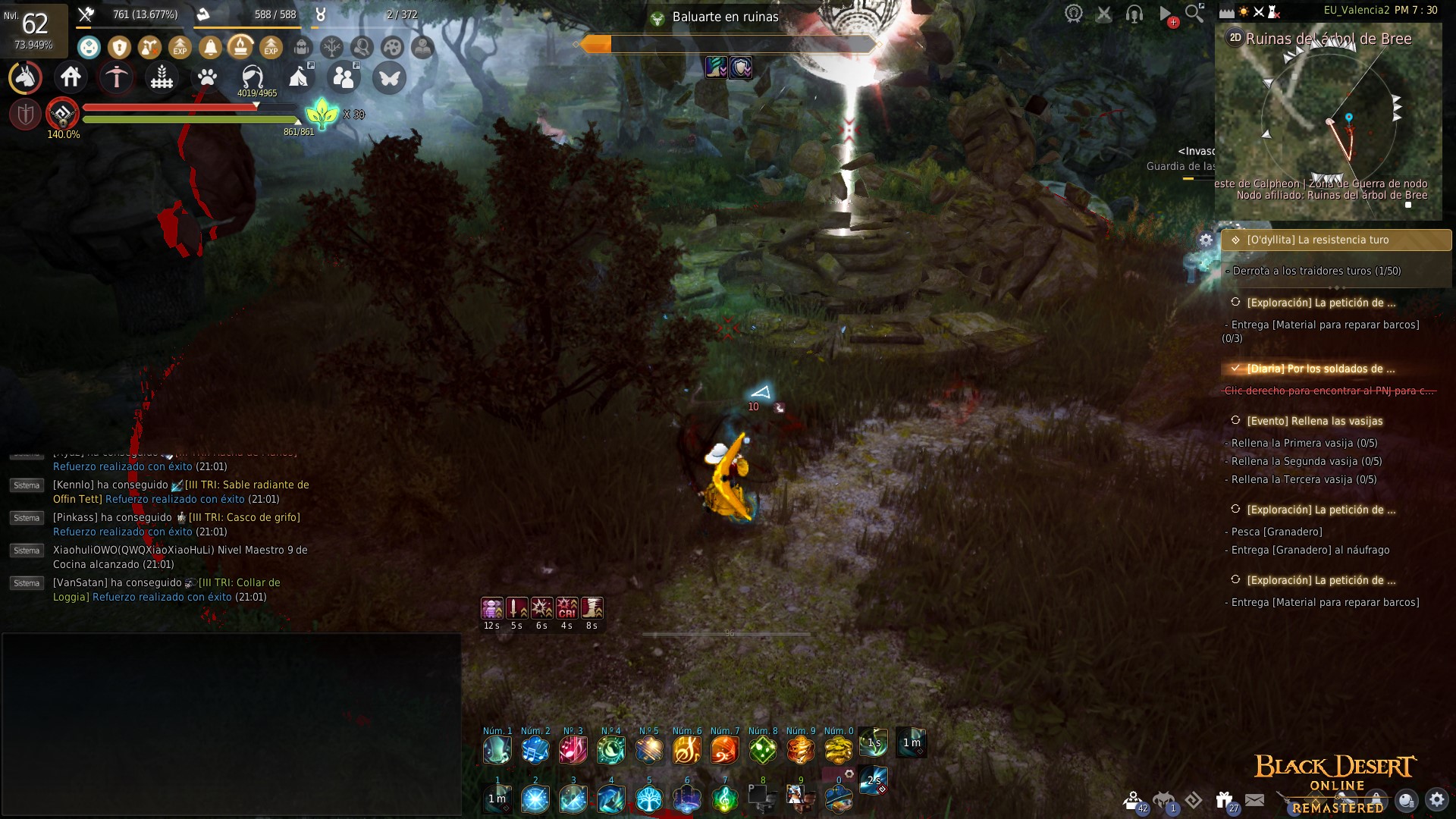This screenshot has width=1456, height=819.
Task: Open the settings gear at bottom right corner
Action: click(1435, 800)
